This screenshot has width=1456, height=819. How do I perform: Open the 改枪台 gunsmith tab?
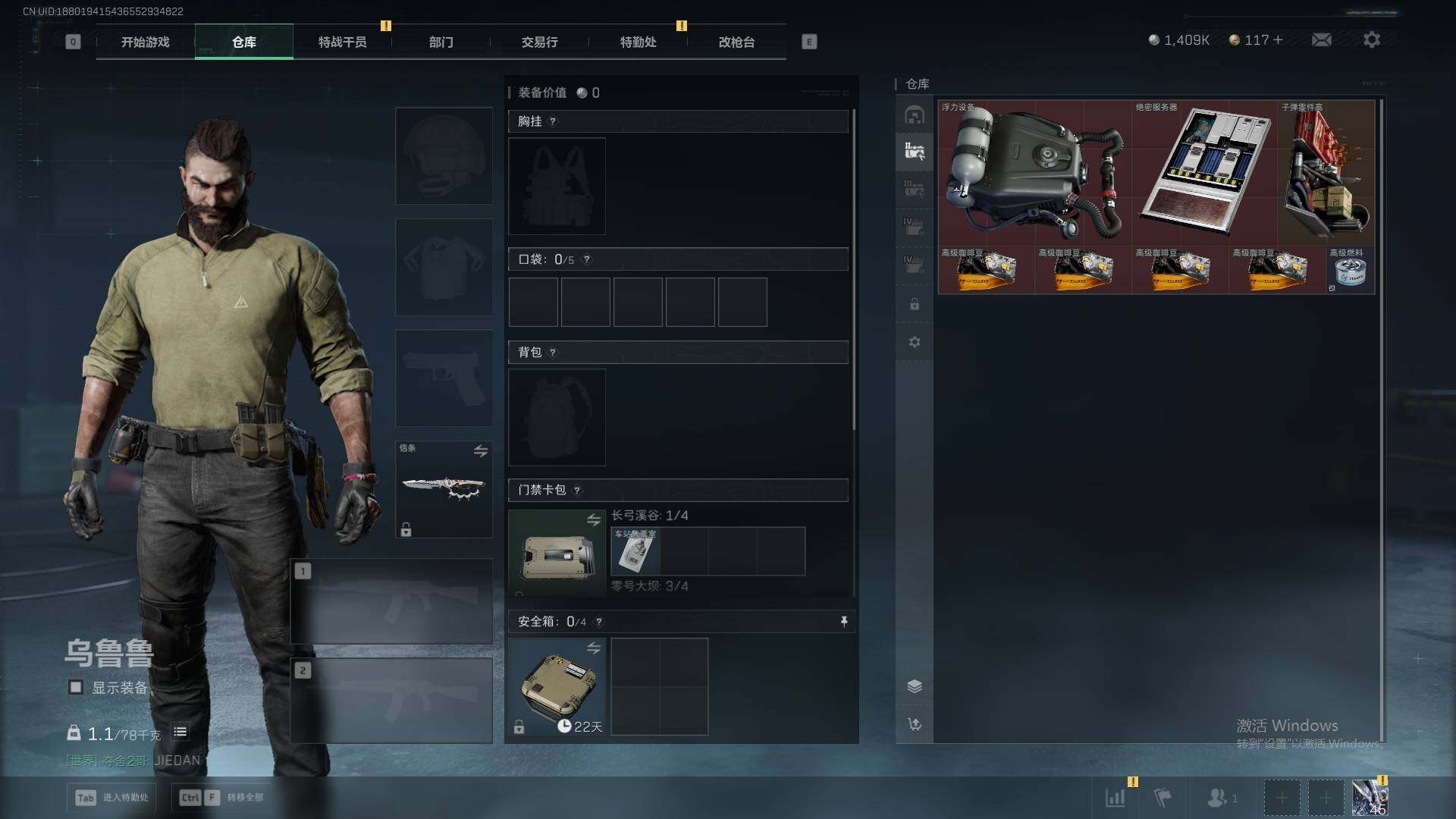click(x=736, y=42)
